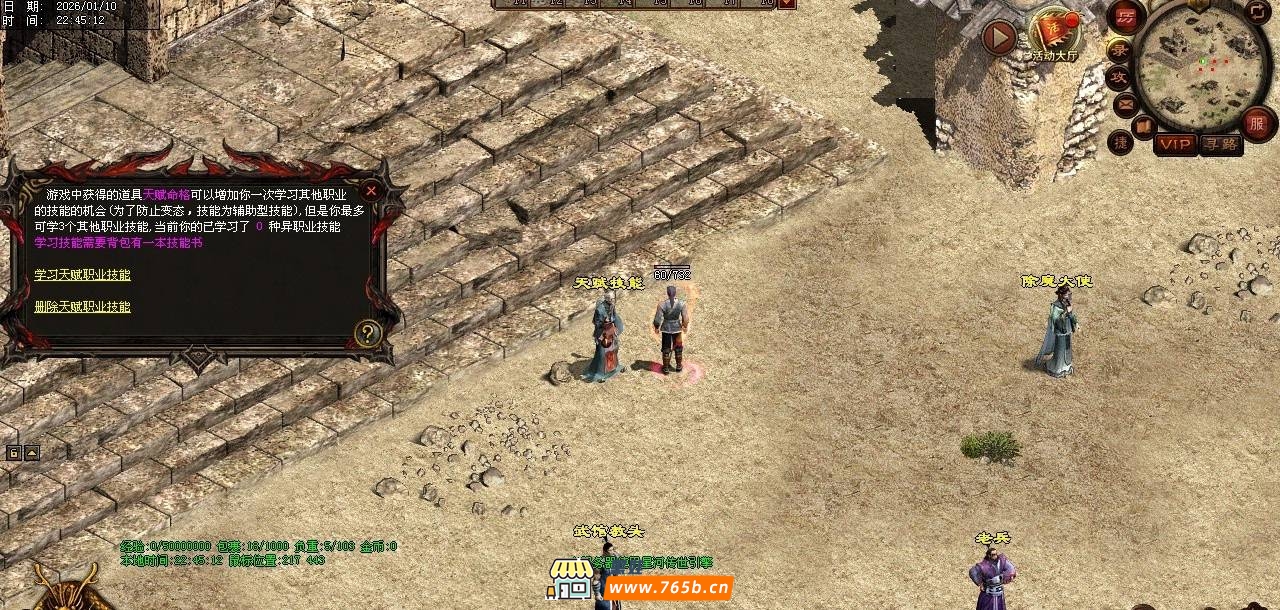Visit the www.765b.cn watermark link
The width and height of the screenshot is (1280, 610).
pos(668,587)
